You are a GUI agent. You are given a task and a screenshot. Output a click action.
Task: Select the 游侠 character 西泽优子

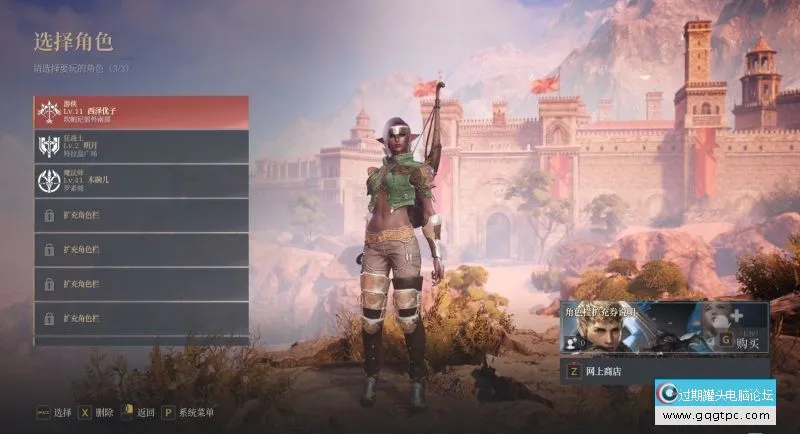140,112
